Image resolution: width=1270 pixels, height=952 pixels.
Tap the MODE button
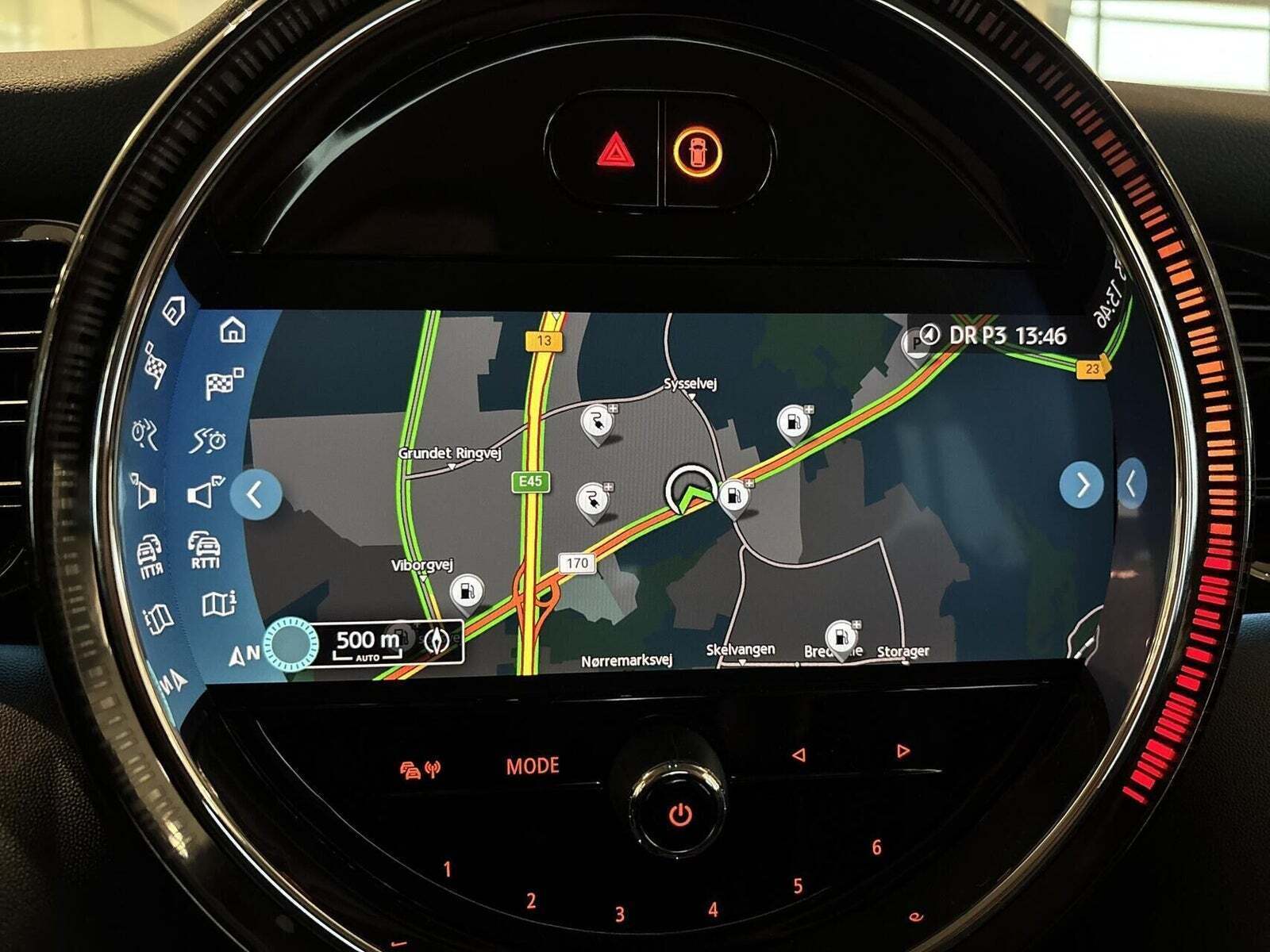point(533,766)
